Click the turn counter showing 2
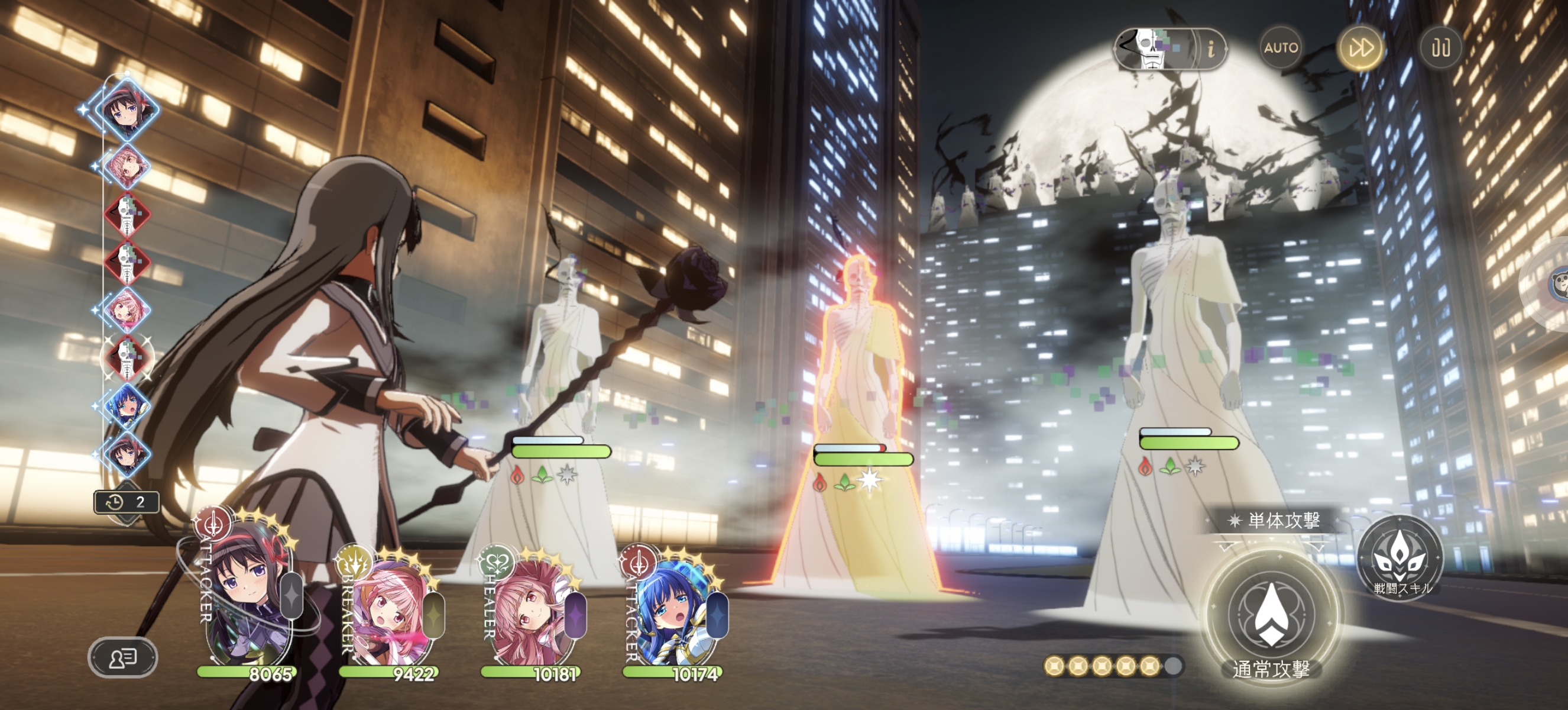Image resolution: width=1568 pixels, height=710 pixels. [127, 502]
